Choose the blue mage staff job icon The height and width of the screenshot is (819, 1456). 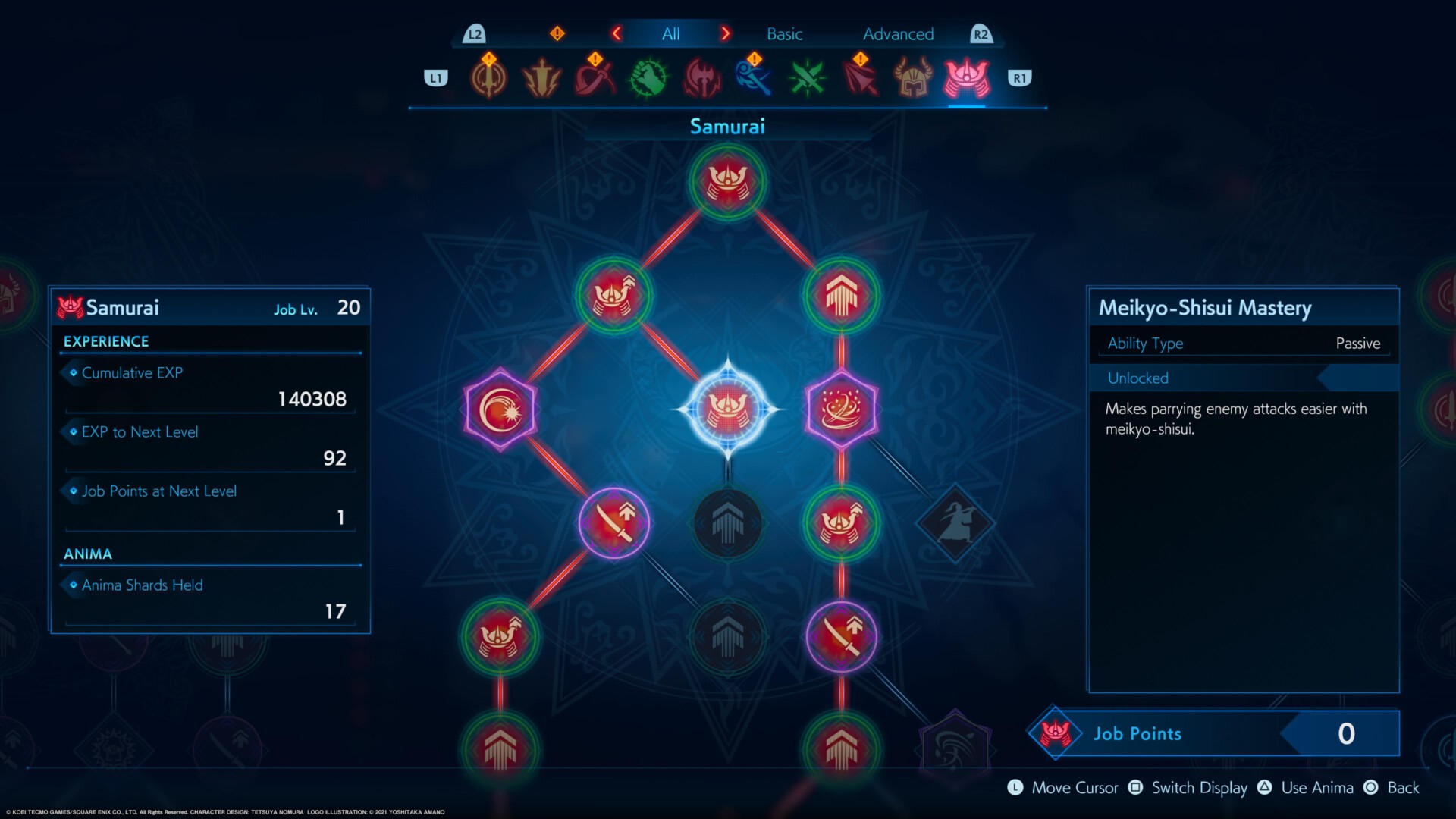click(754, 79)
